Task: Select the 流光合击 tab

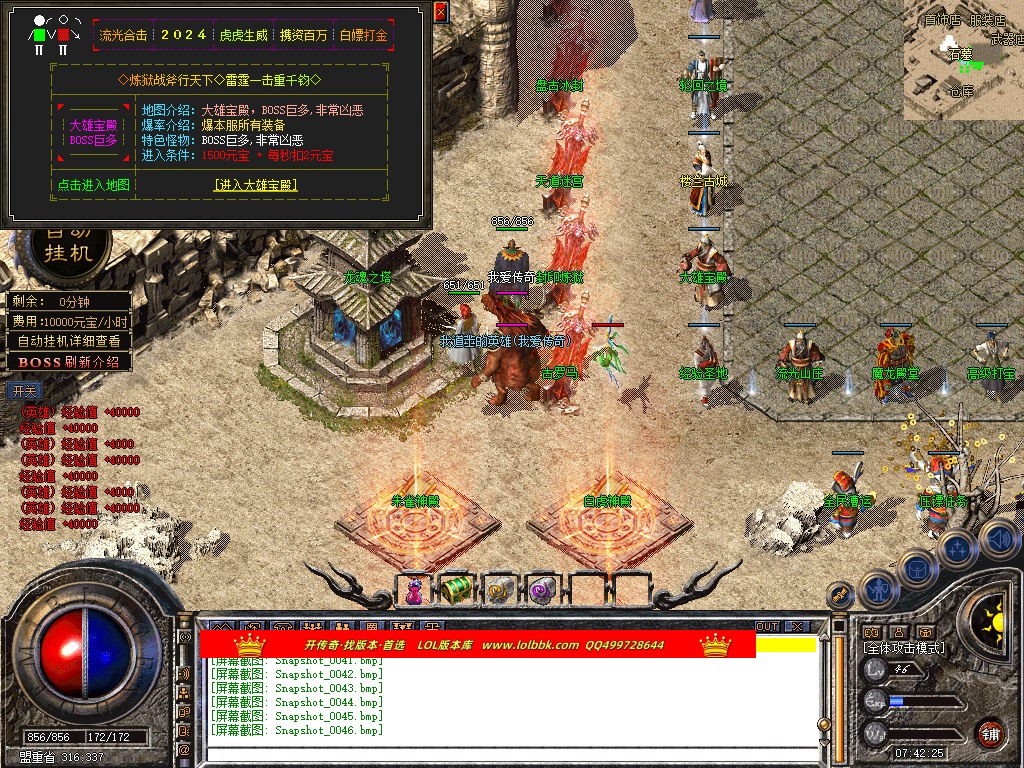Action: 124,35
